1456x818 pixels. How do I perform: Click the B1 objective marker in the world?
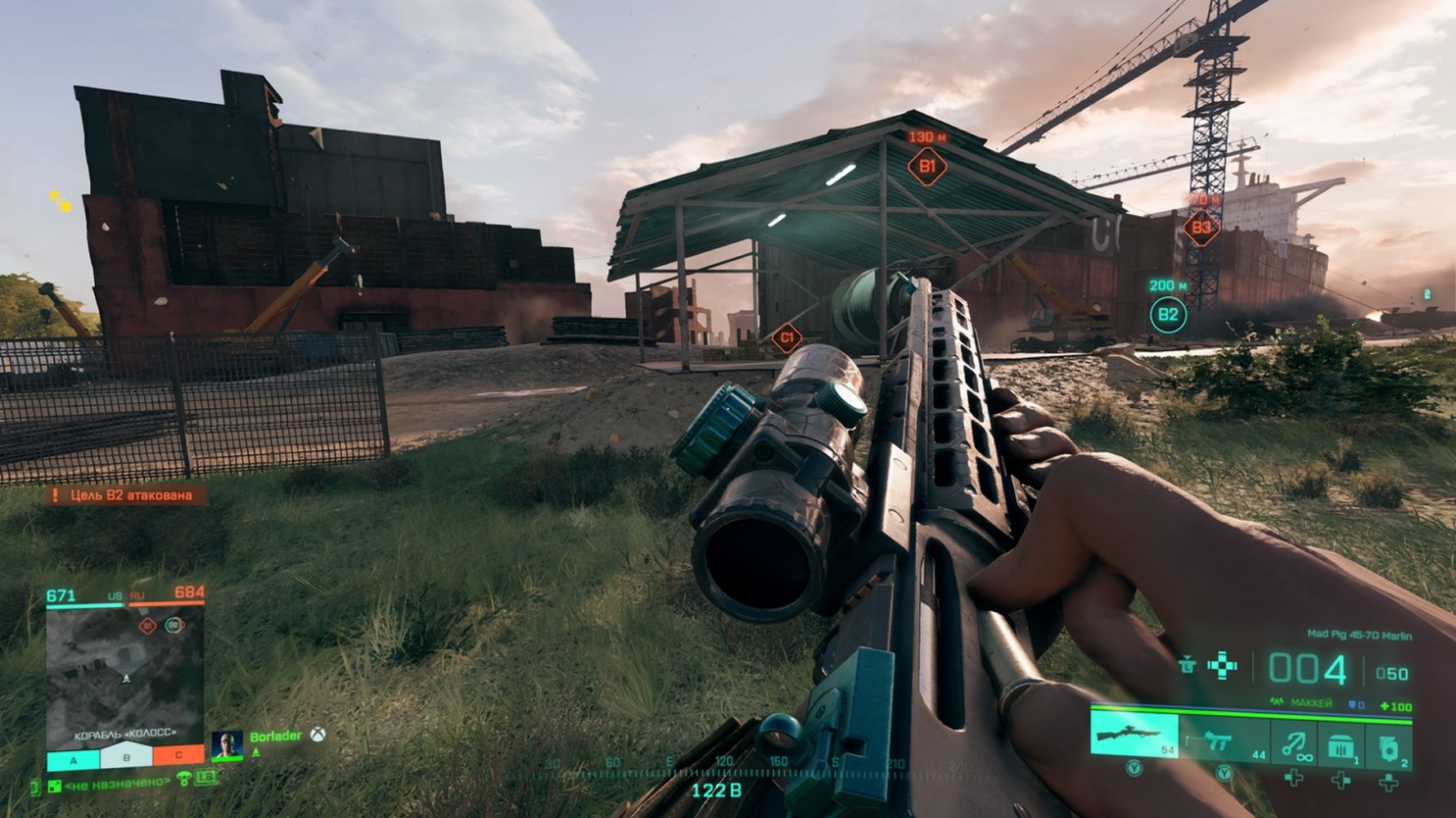pyautogui.click(x=926, y=167)
